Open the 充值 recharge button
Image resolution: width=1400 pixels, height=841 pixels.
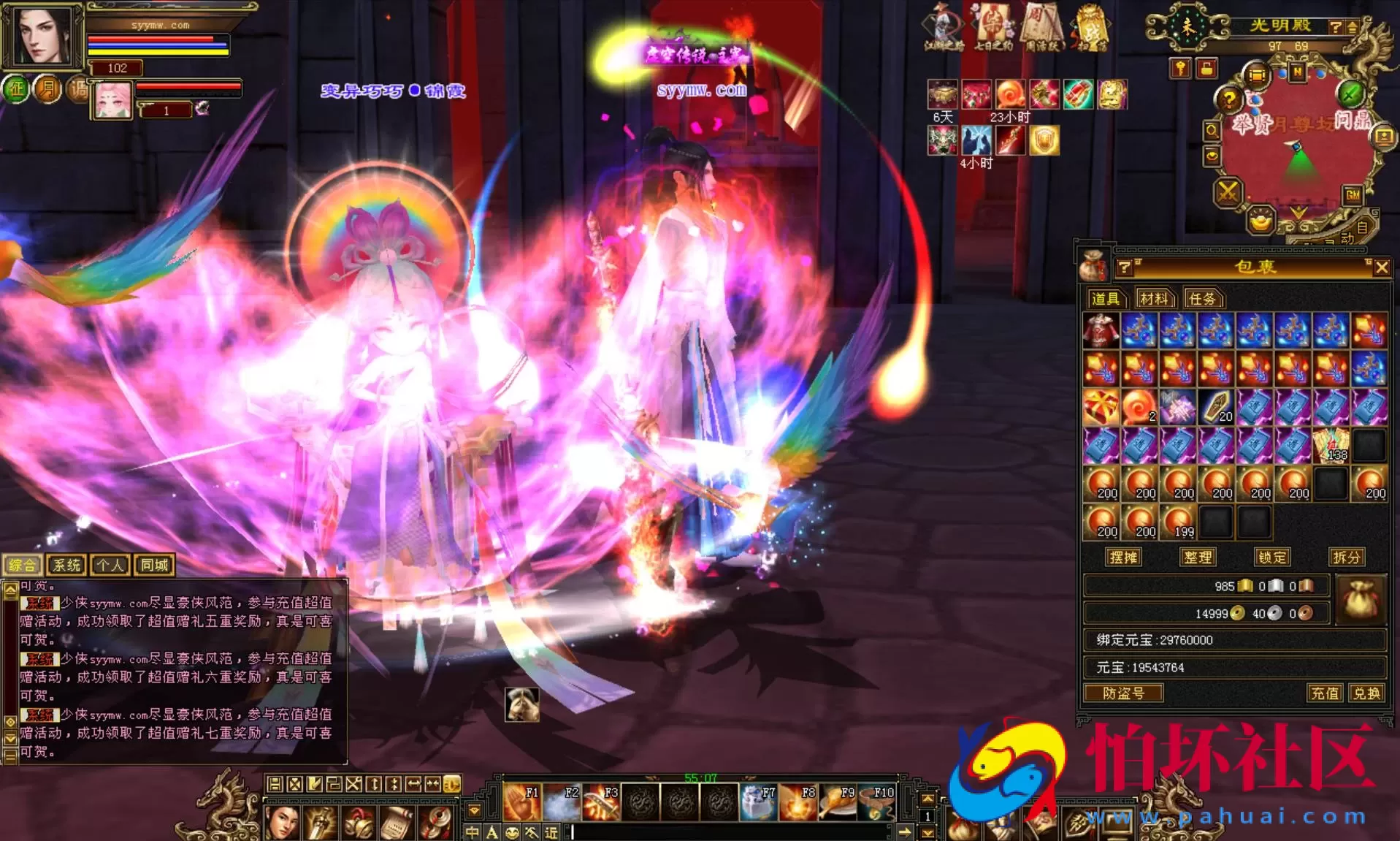1325,693
